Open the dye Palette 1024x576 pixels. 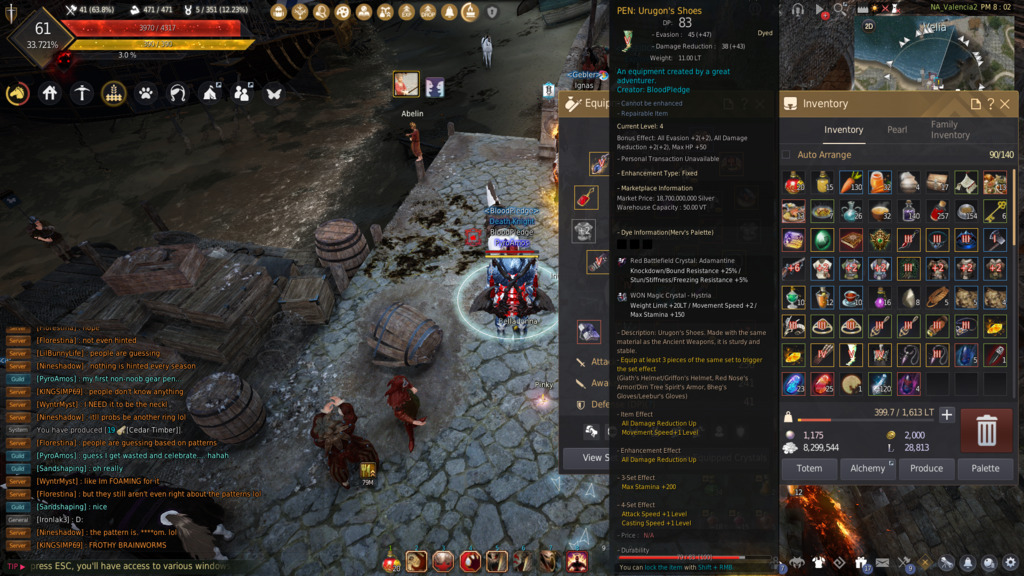pos(985,468)
